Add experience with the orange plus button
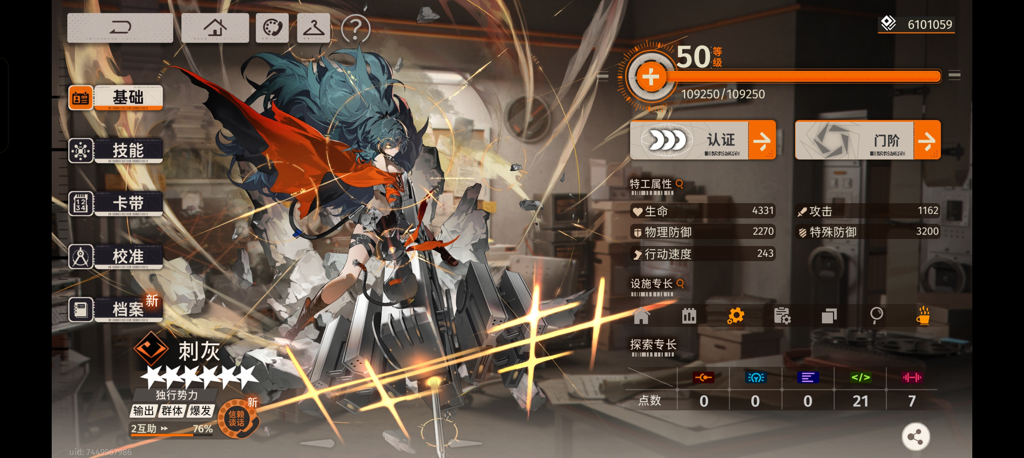The image size is (1024, 458). click(650, 76)
